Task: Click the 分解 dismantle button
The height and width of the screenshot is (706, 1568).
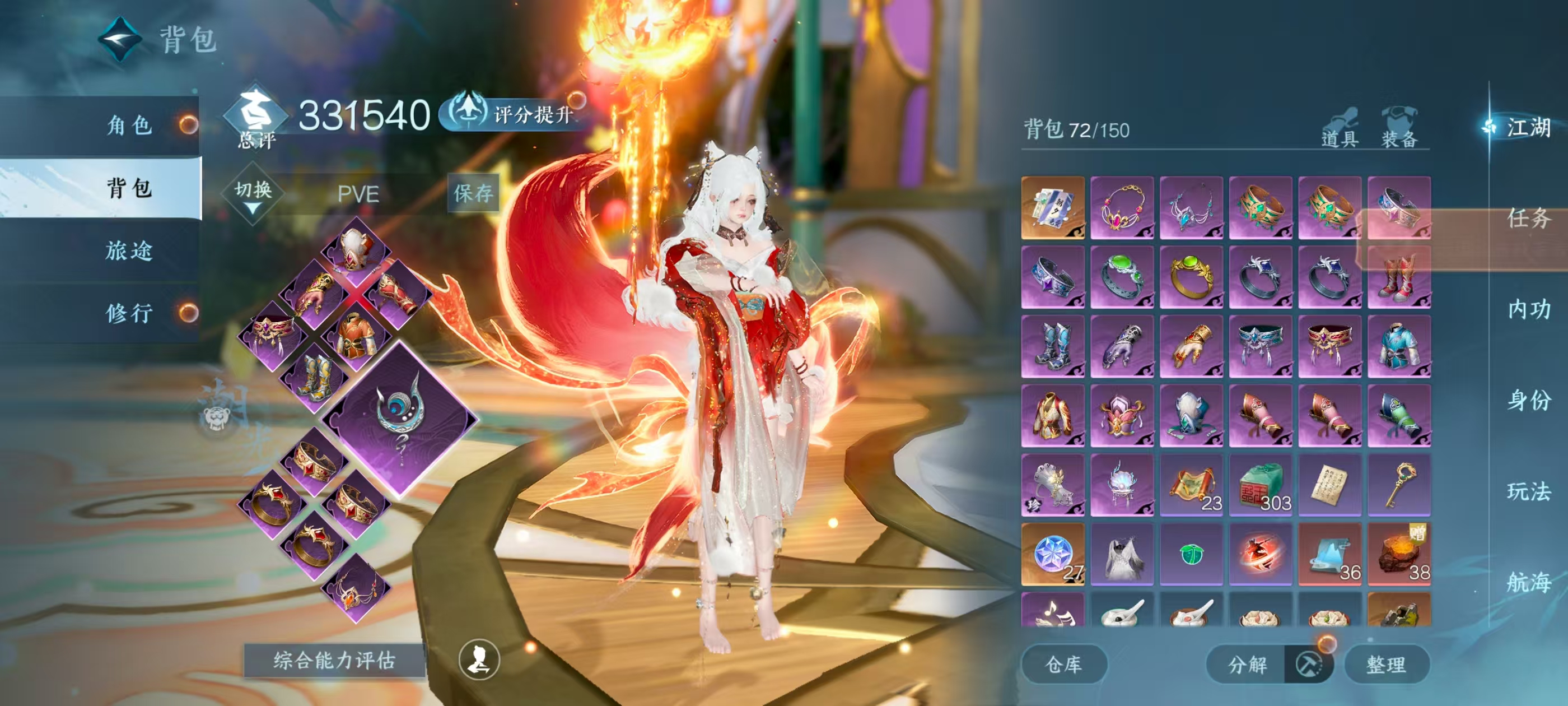Action: [1247, 664]
